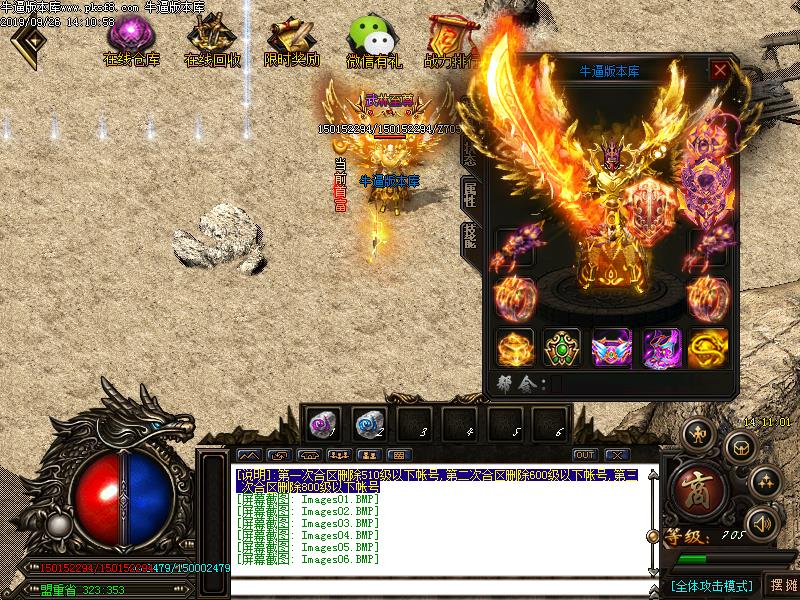800x600 pixels.
Task: Select the purple scroll in hotbar slot 1
Action: tap(322, 423)
